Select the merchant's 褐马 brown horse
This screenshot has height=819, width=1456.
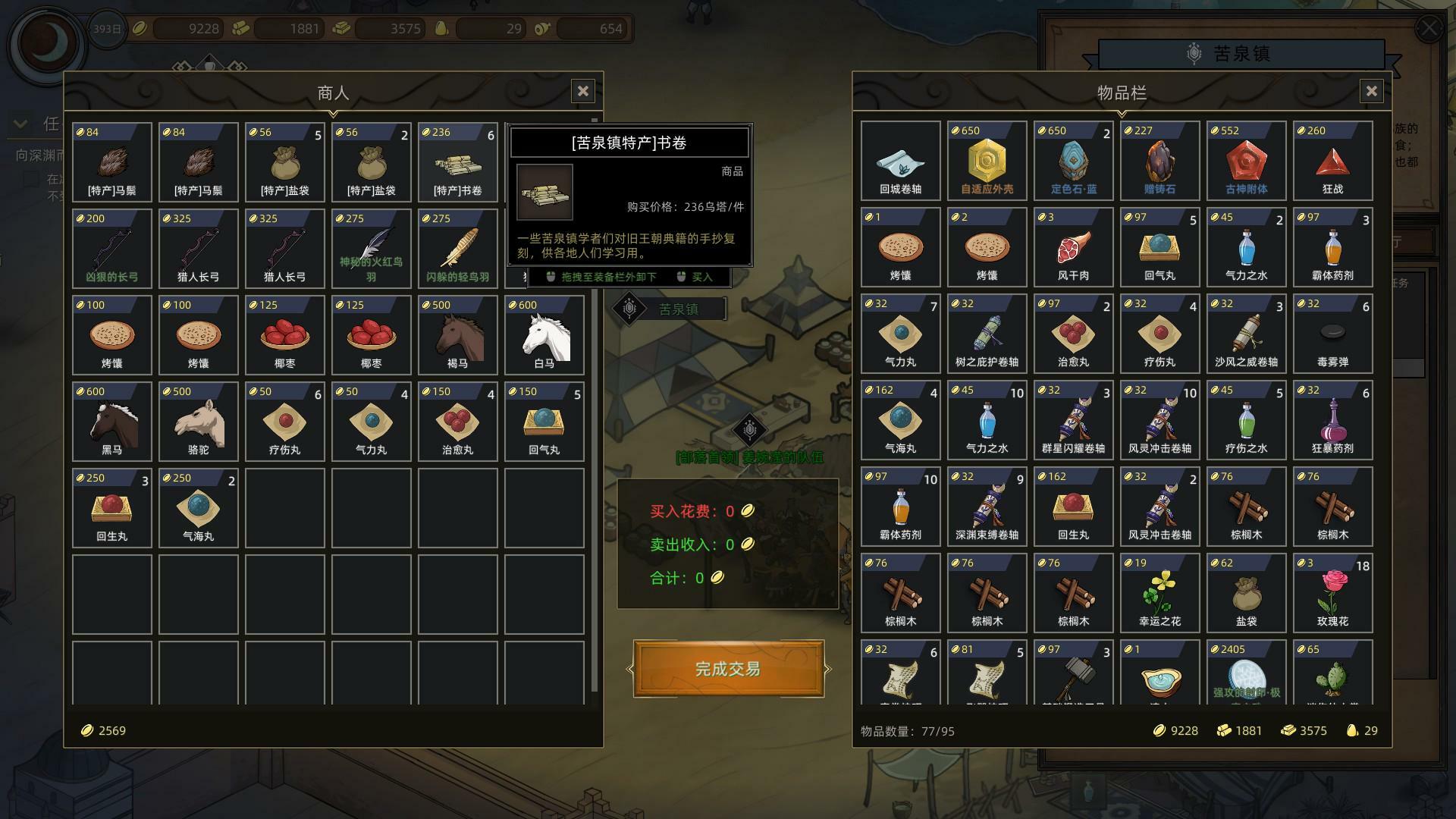(x=457, y=334)
